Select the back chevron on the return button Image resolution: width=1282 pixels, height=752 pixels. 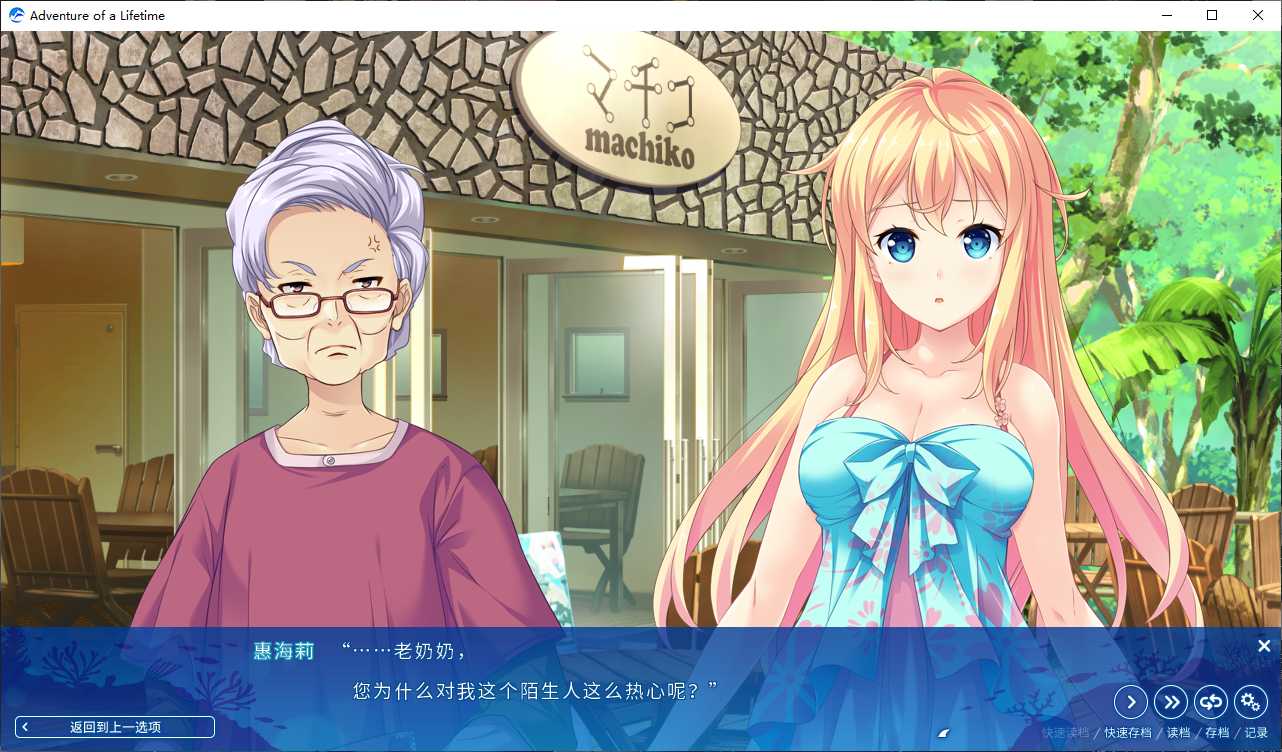point(25,726)
